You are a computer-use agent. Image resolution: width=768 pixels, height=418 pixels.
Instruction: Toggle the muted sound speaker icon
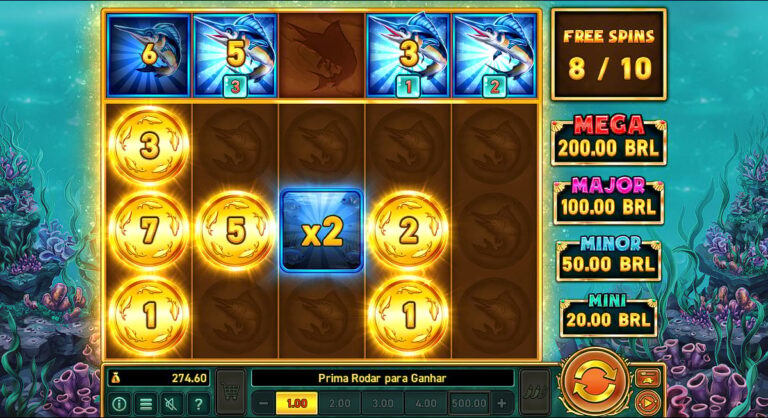(x=172, y=403)
